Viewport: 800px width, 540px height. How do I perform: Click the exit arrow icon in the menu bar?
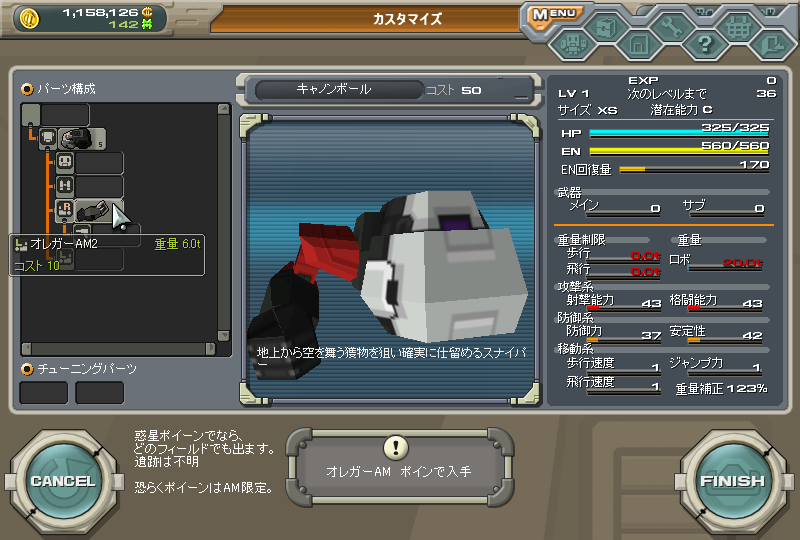pyautogui.click(x=770, y=44)
